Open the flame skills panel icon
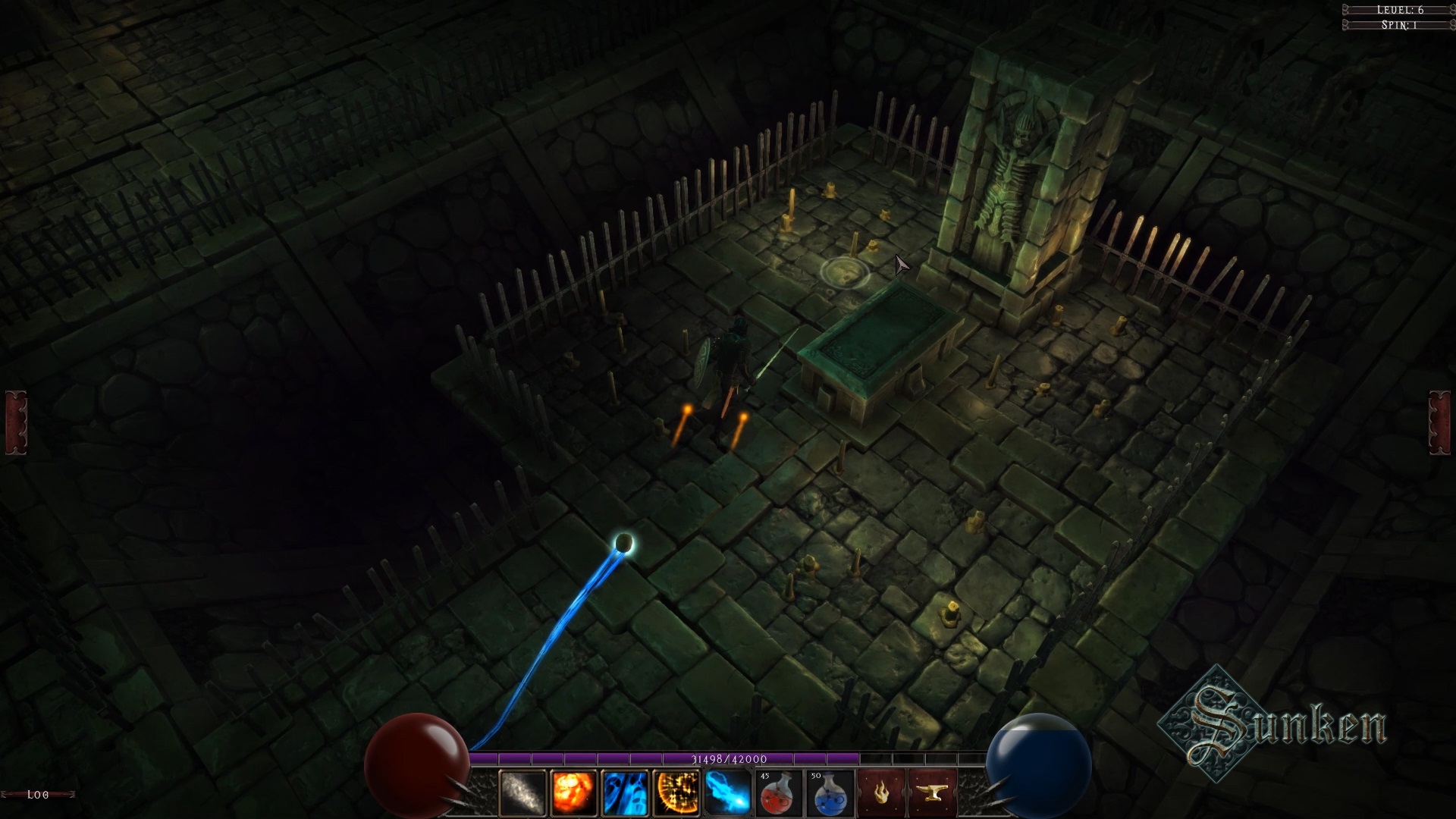Screen dimensions: 1456x819 [882, 791]
